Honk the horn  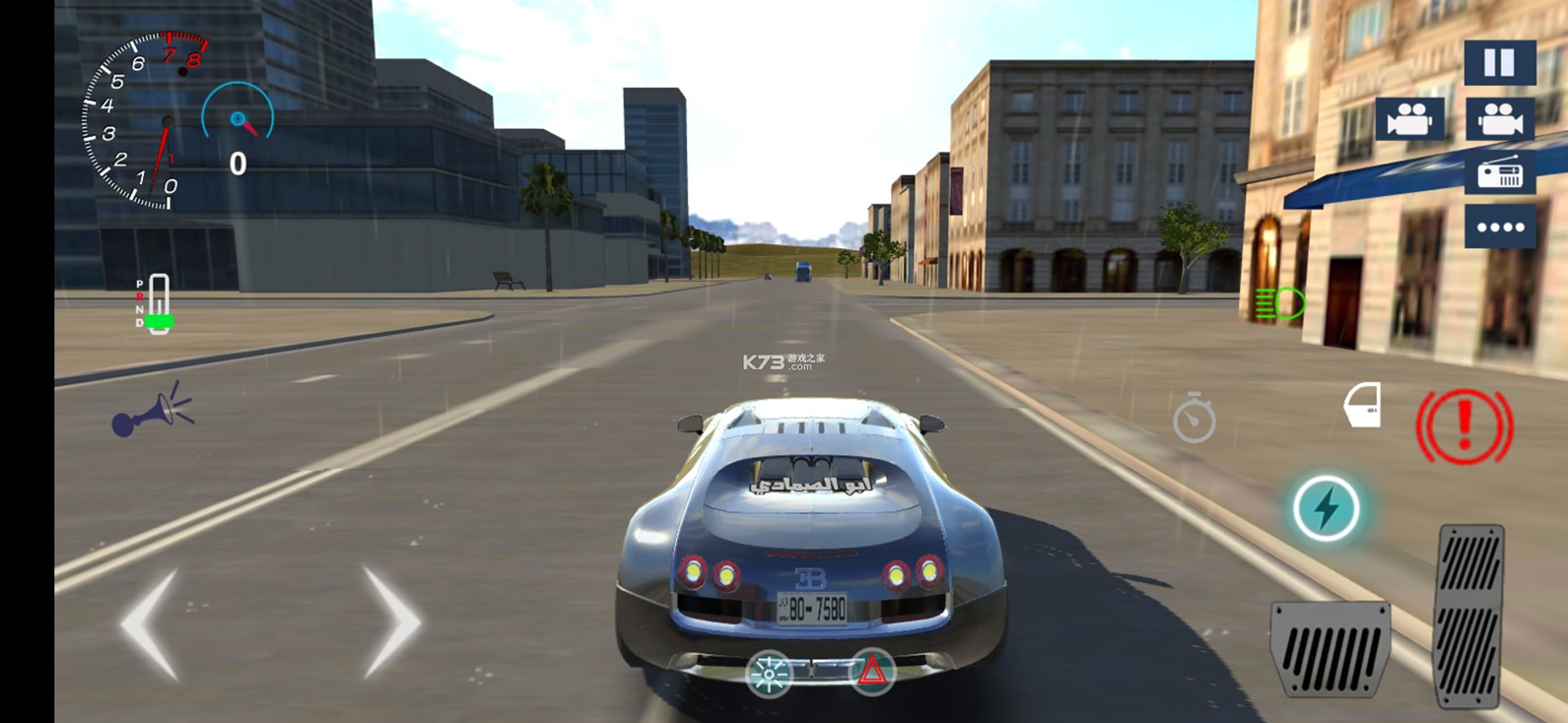point(153,411)
